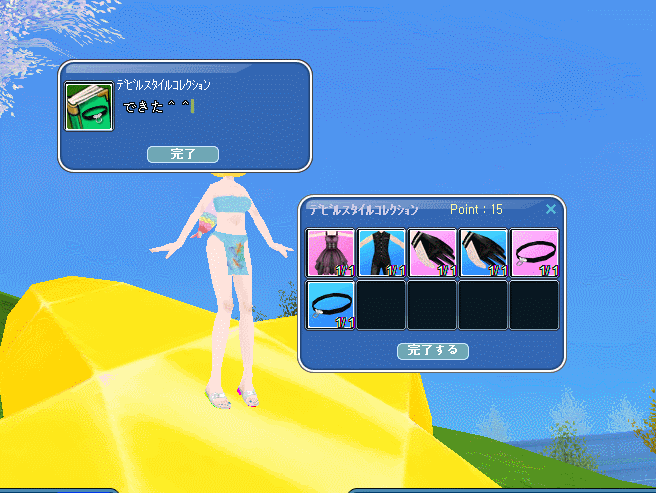Viewport: 656px width, 493px height.
Task: Select the purple dress slot
Action: pyautogui.click(x=331, y=253)
